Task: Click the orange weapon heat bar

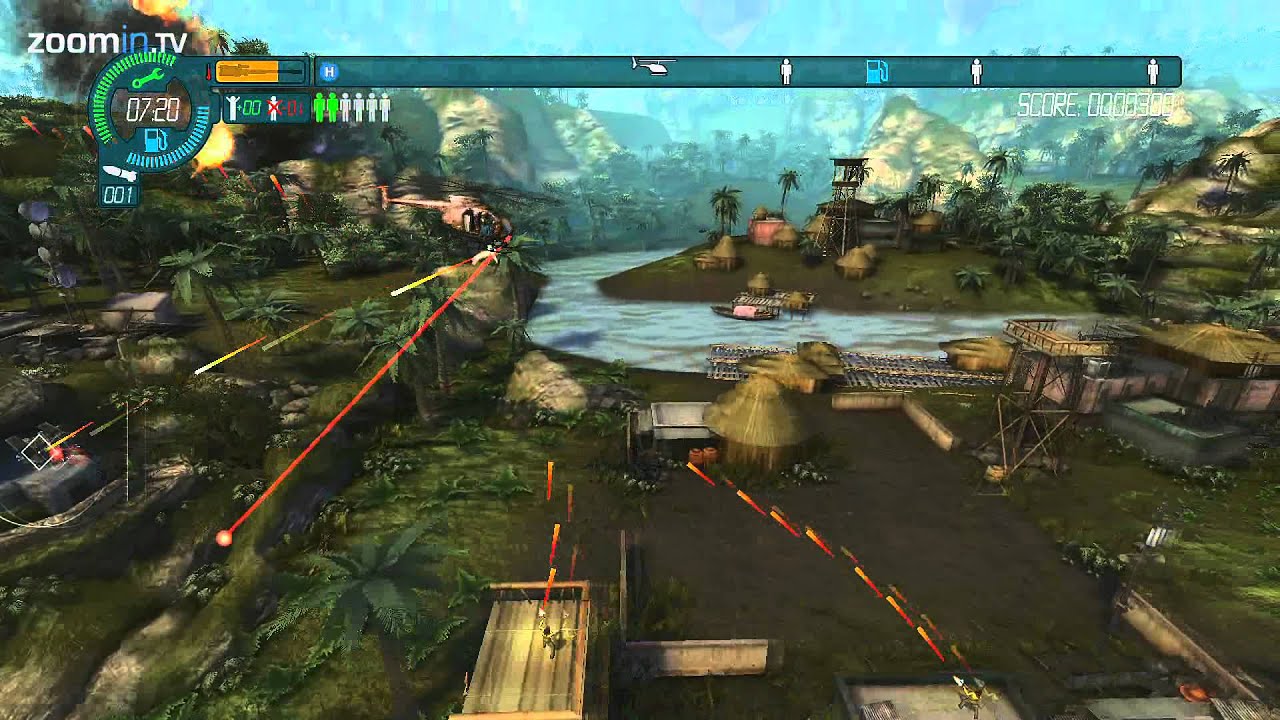Action: pos(252,69)
